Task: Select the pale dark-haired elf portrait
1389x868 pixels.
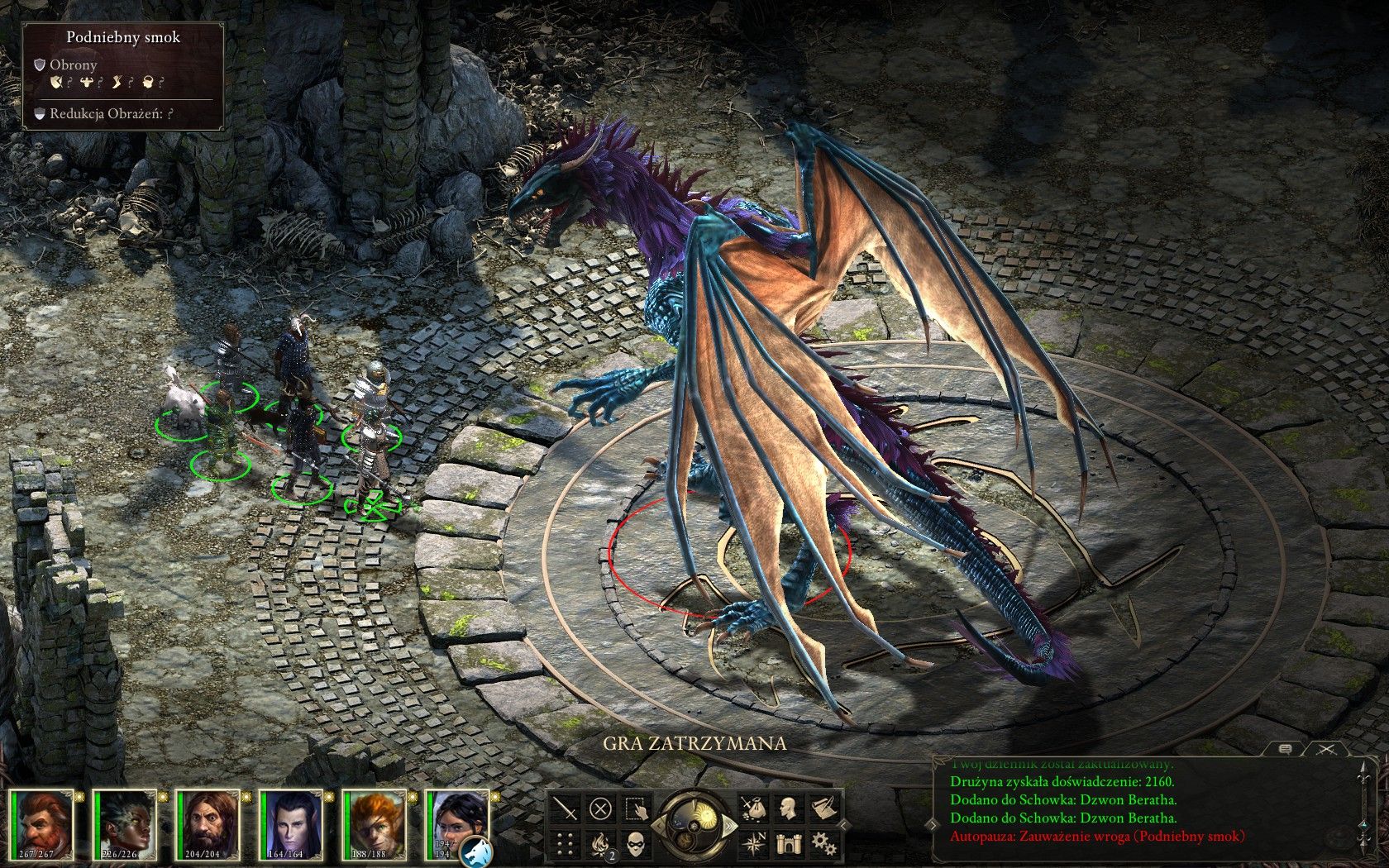Action: 291,826
